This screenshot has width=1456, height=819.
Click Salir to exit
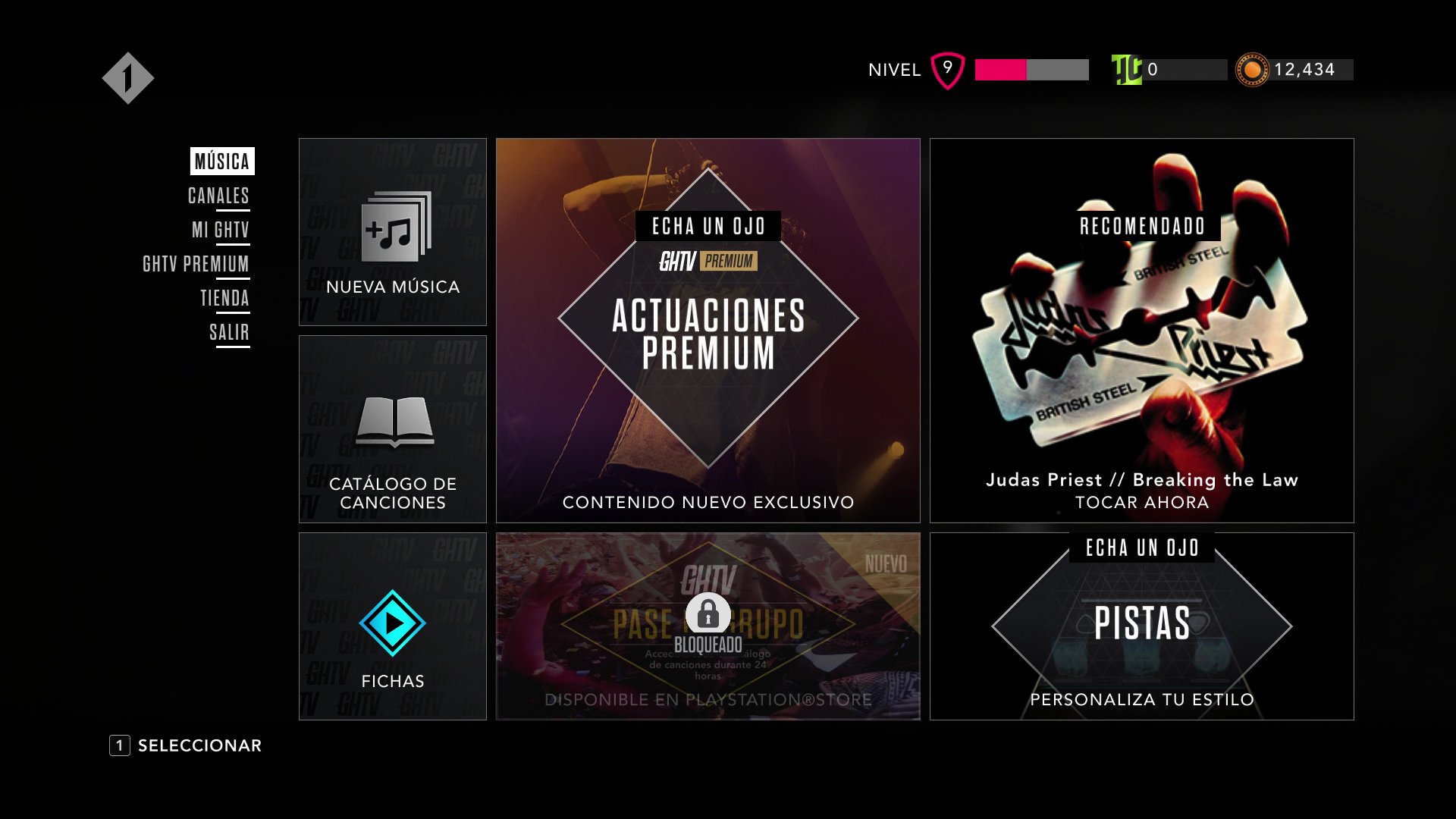[229, 332]
